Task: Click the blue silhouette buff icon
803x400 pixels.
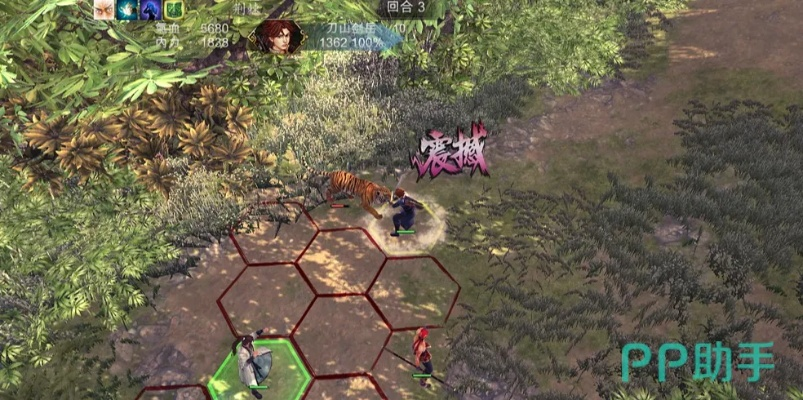Action: coord(150,10)
